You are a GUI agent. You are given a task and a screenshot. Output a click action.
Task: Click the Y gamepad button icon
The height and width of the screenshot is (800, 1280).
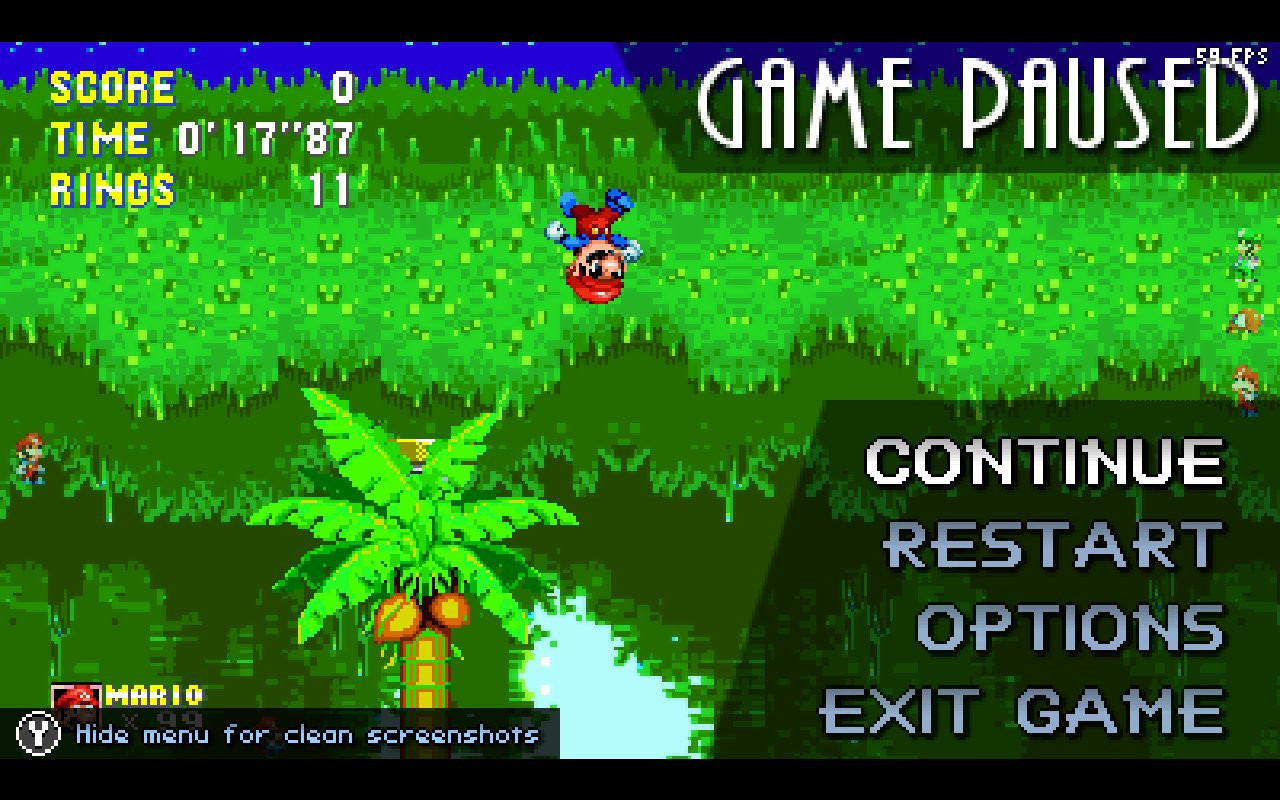click(x=37, y=735)
